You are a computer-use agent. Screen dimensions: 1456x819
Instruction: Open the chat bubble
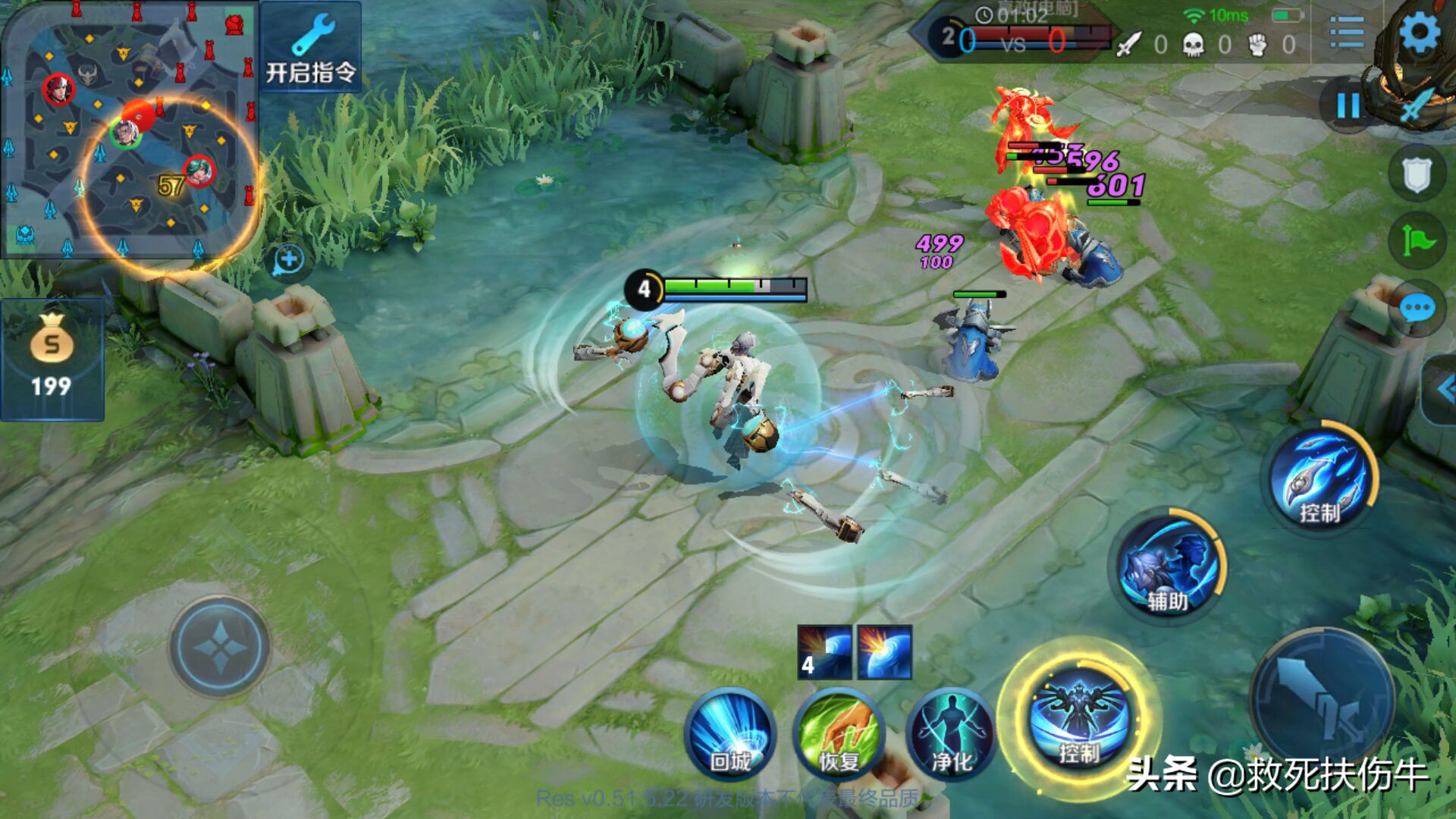coord(1416,309)
